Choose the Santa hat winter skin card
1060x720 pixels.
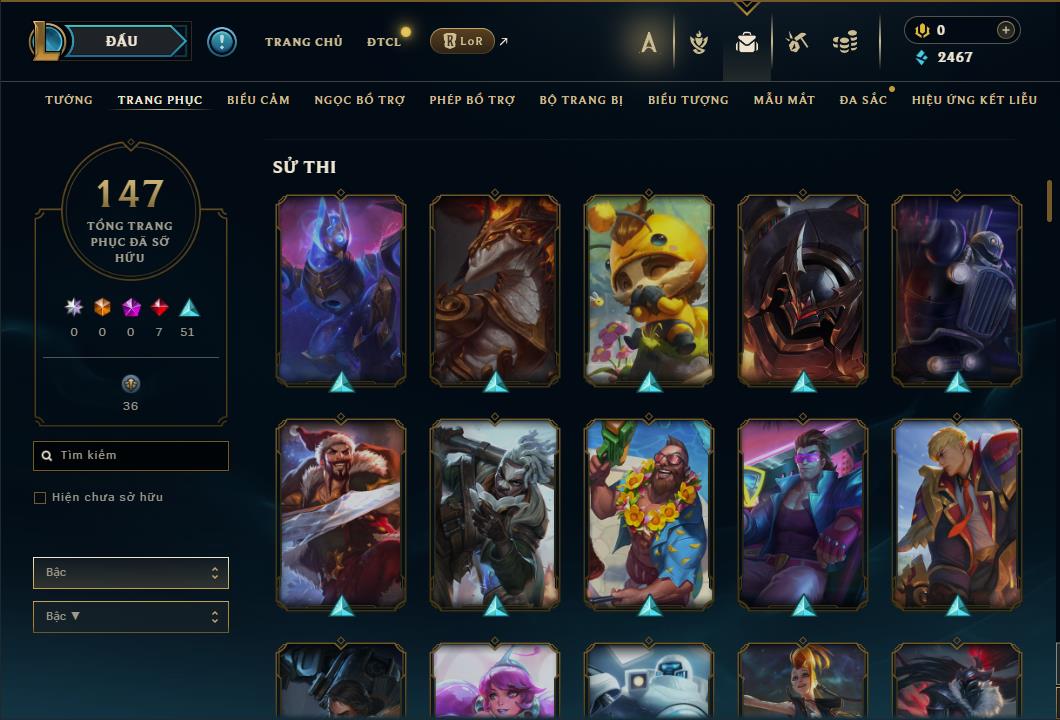[341, 513]
